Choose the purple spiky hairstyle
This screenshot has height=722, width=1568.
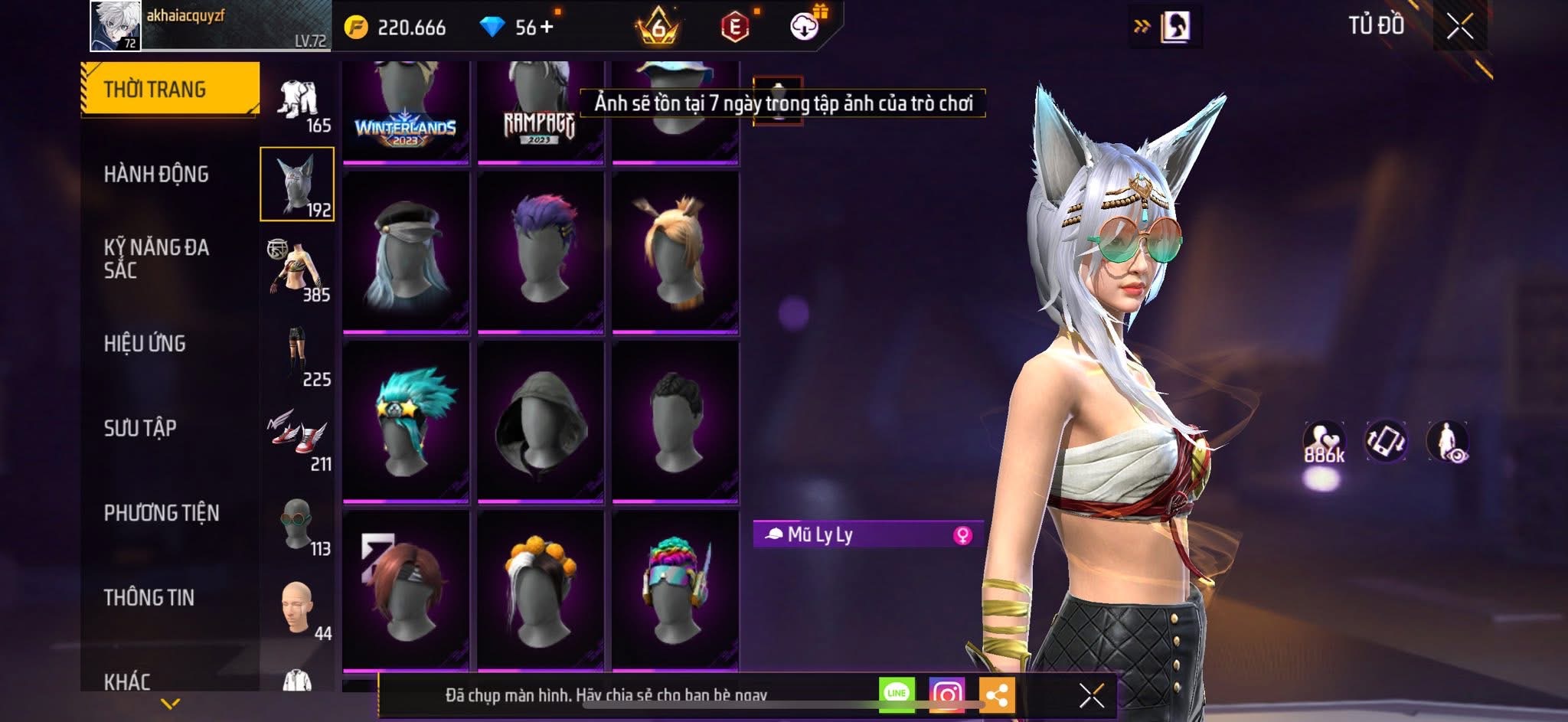pos(541,253)
